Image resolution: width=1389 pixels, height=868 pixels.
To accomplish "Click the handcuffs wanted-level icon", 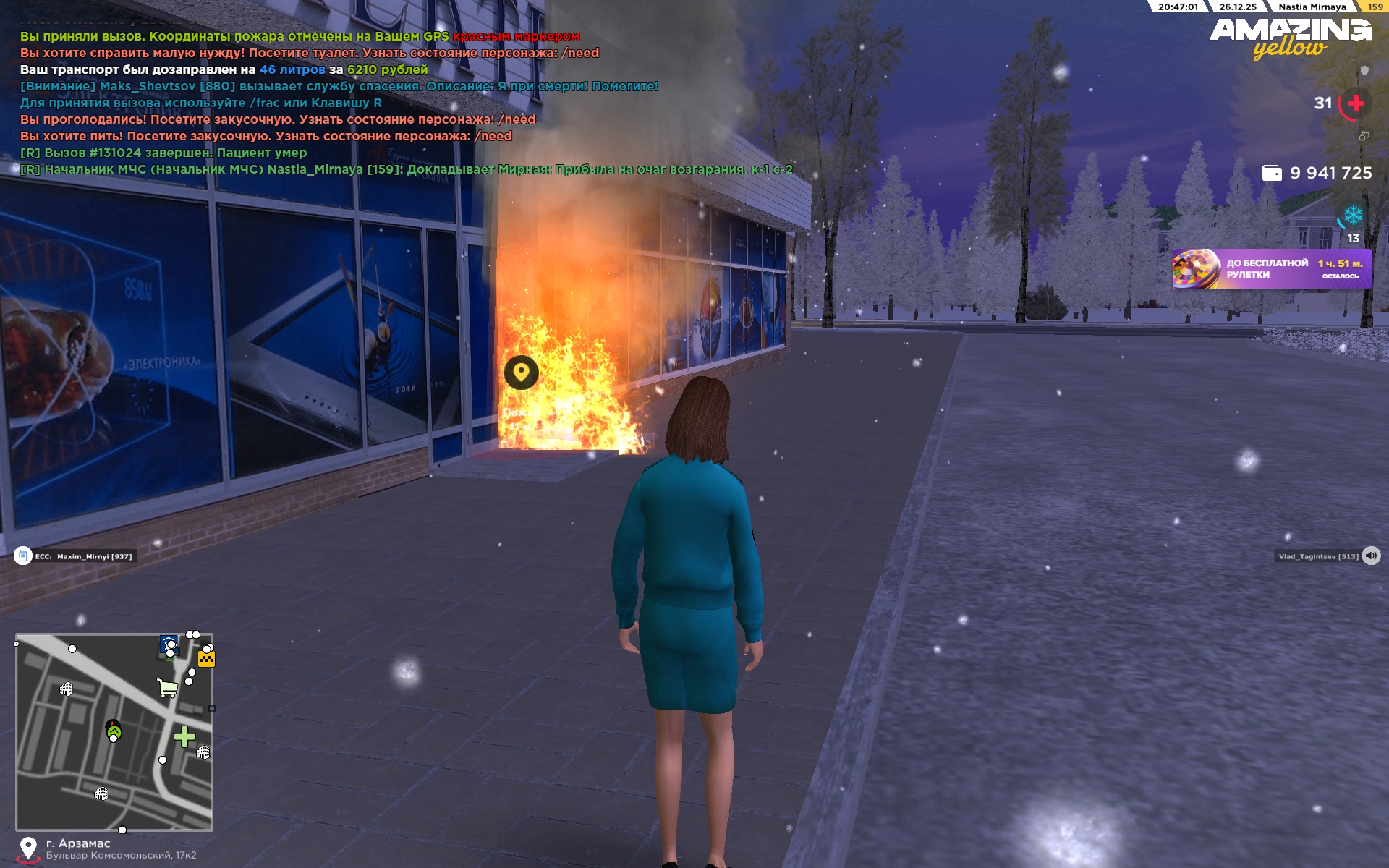I will point(1364,136).
